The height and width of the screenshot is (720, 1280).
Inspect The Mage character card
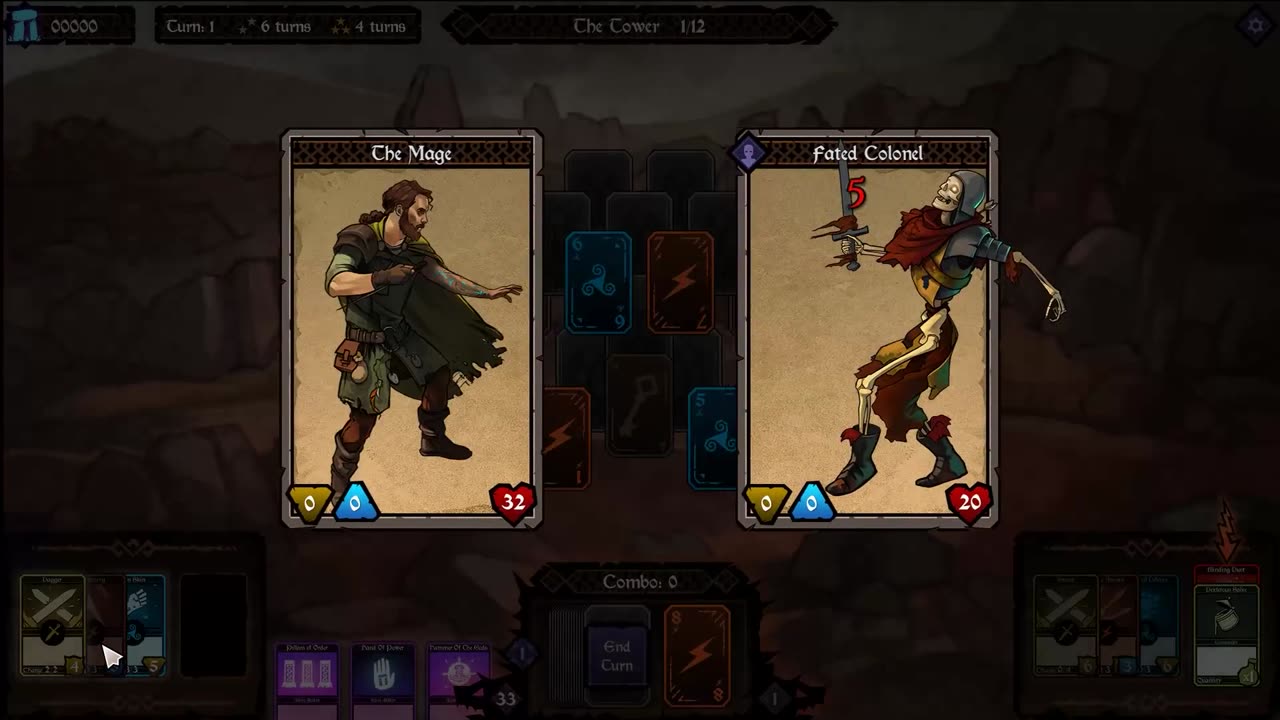(412, 328)
